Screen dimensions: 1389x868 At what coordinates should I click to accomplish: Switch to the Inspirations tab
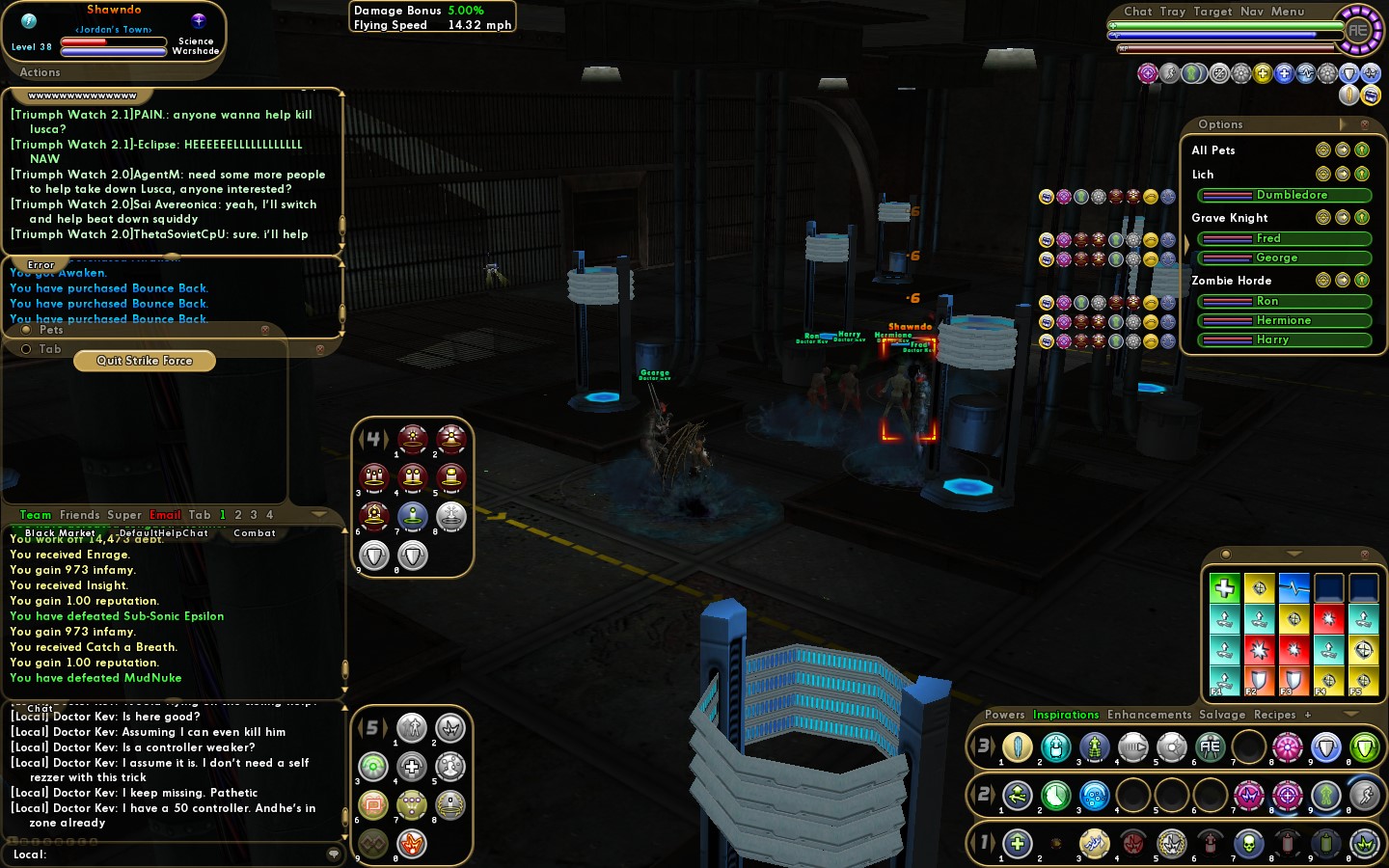[x=1066, y=715]
